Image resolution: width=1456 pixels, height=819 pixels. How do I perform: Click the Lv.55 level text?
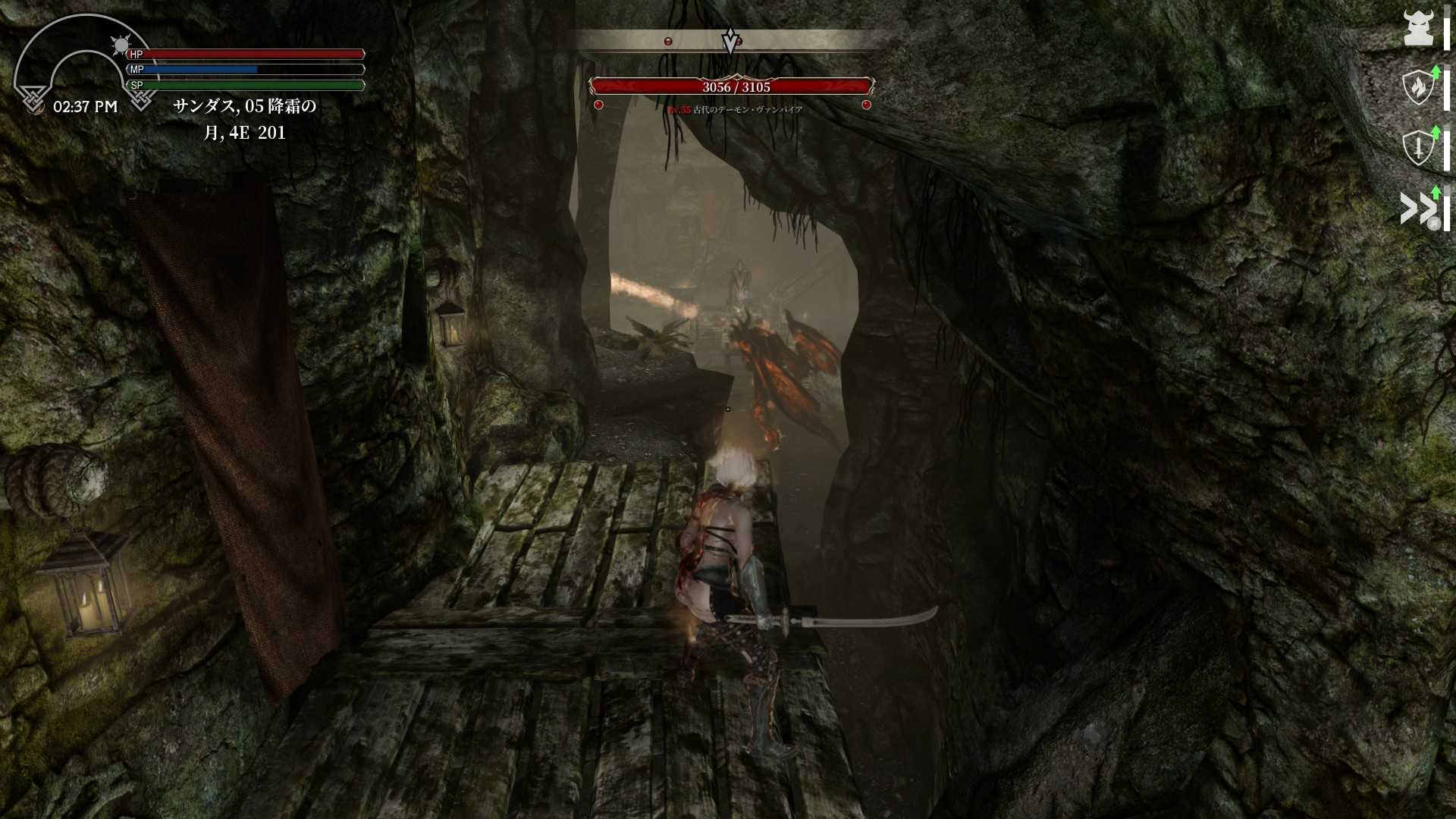679,109
